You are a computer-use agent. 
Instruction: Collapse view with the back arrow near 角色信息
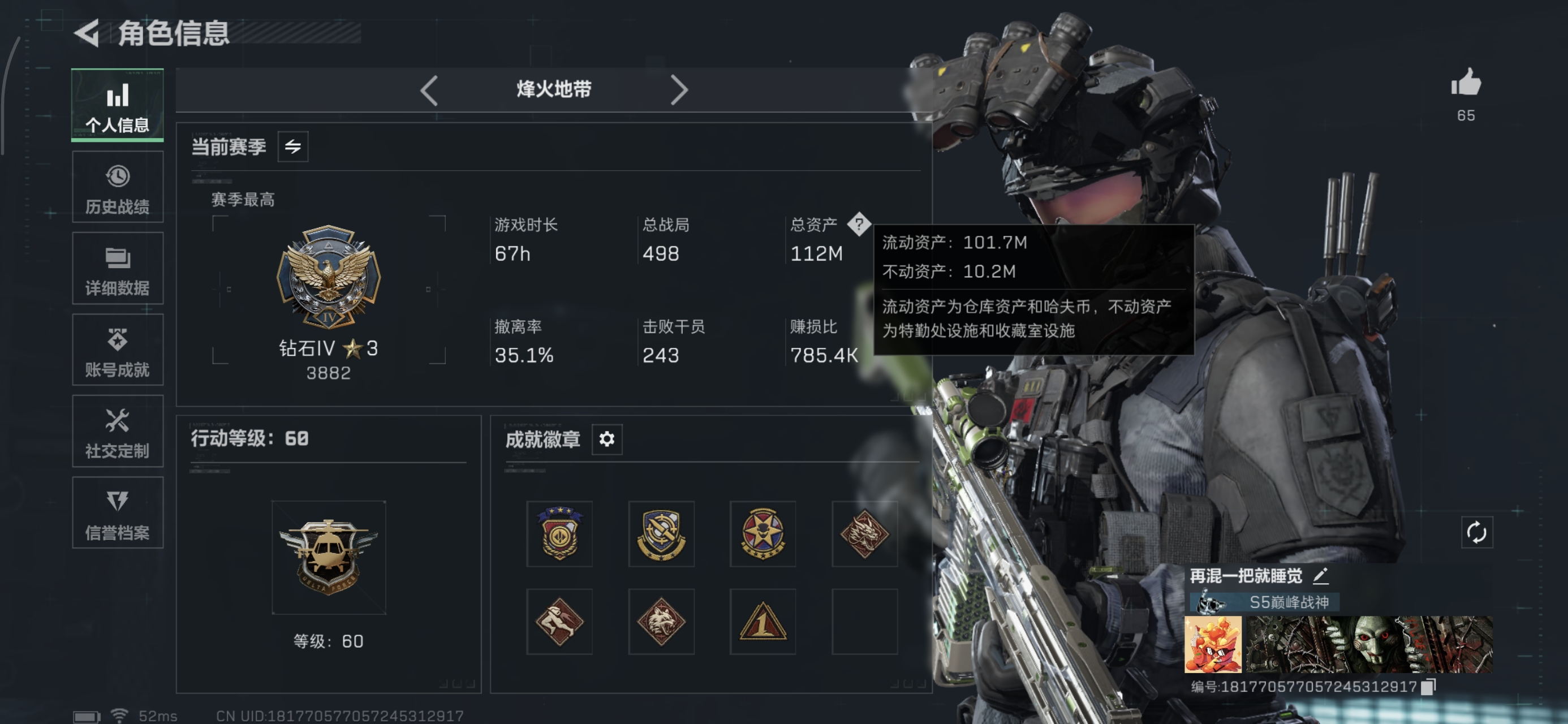tap(87, 34)
